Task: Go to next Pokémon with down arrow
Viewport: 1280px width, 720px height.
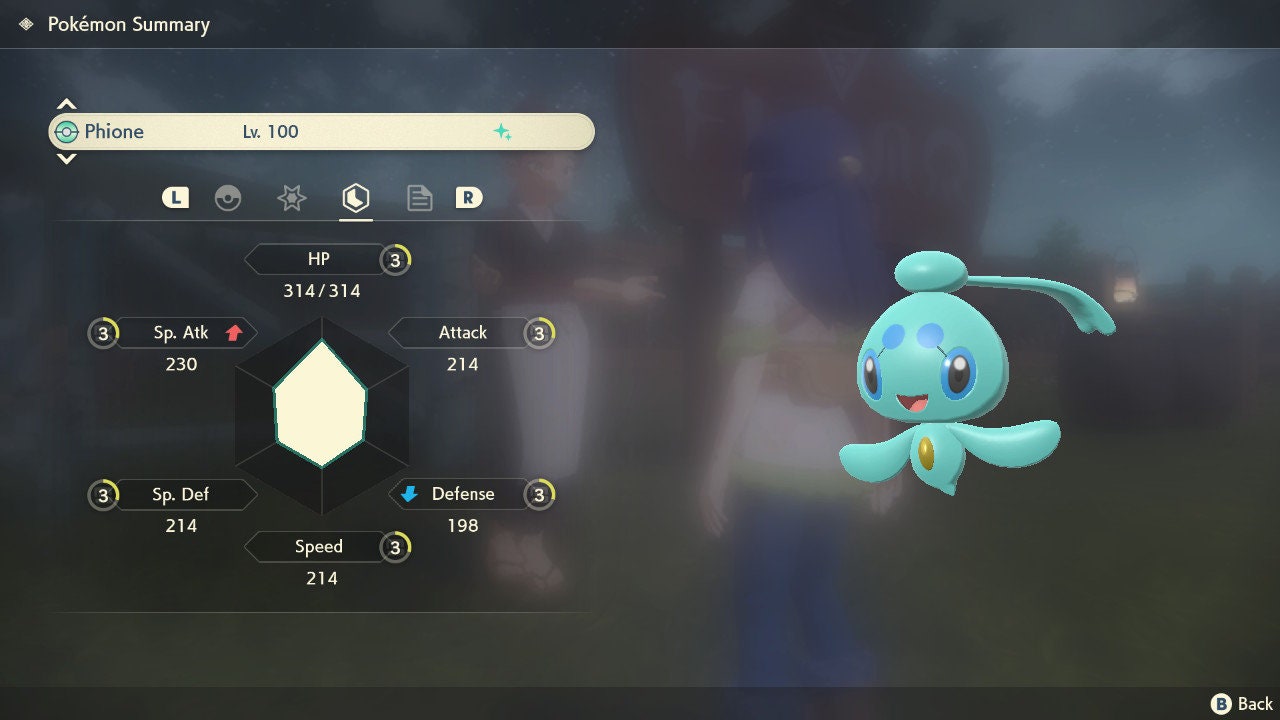Action: click(x=66, y=159)
